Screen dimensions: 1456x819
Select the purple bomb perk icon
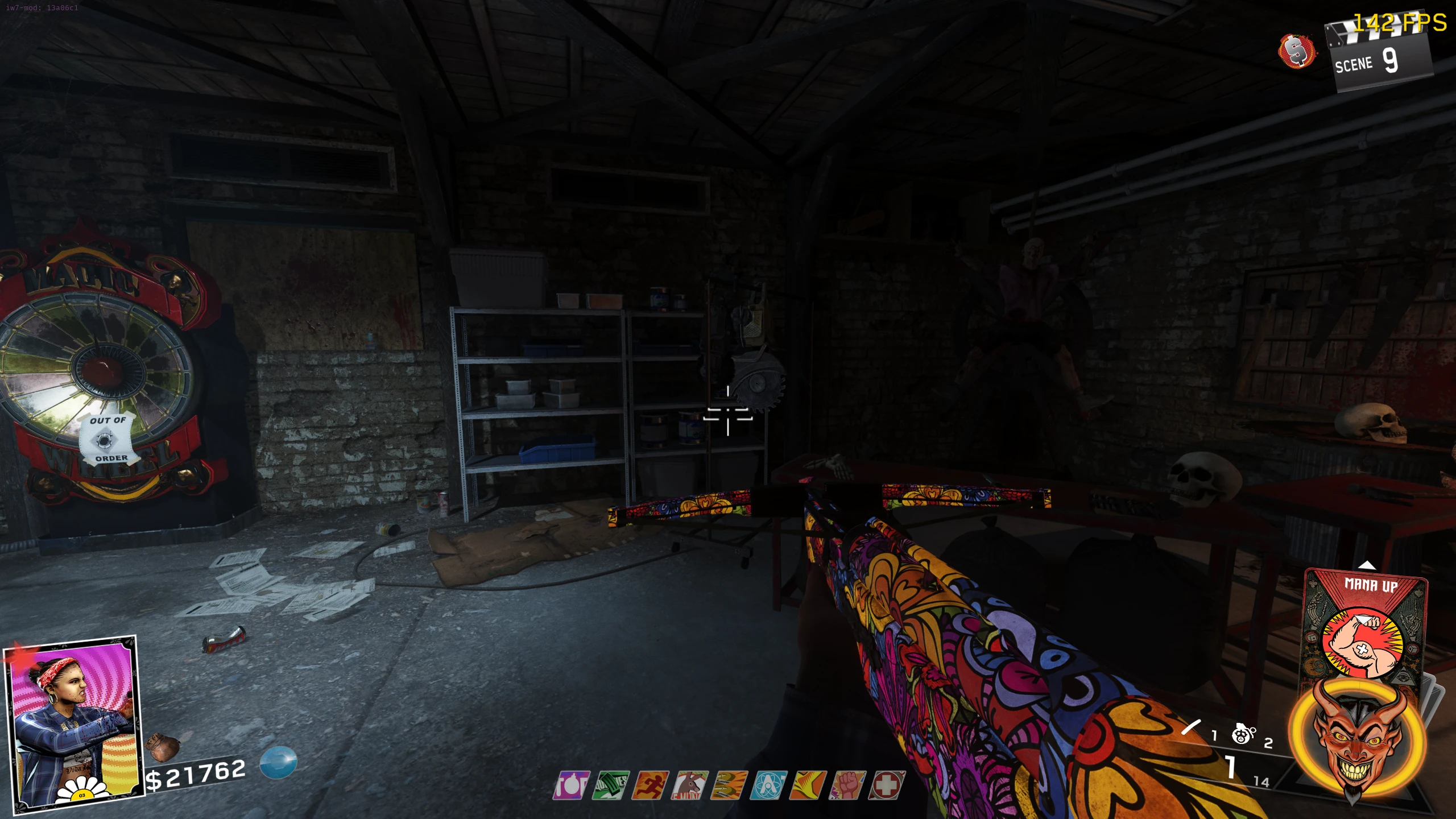point(572,785)
